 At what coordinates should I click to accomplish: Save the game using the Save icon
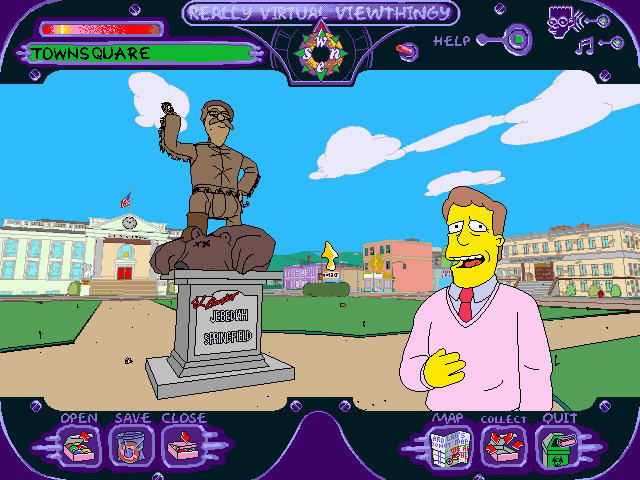pos(129,446)
